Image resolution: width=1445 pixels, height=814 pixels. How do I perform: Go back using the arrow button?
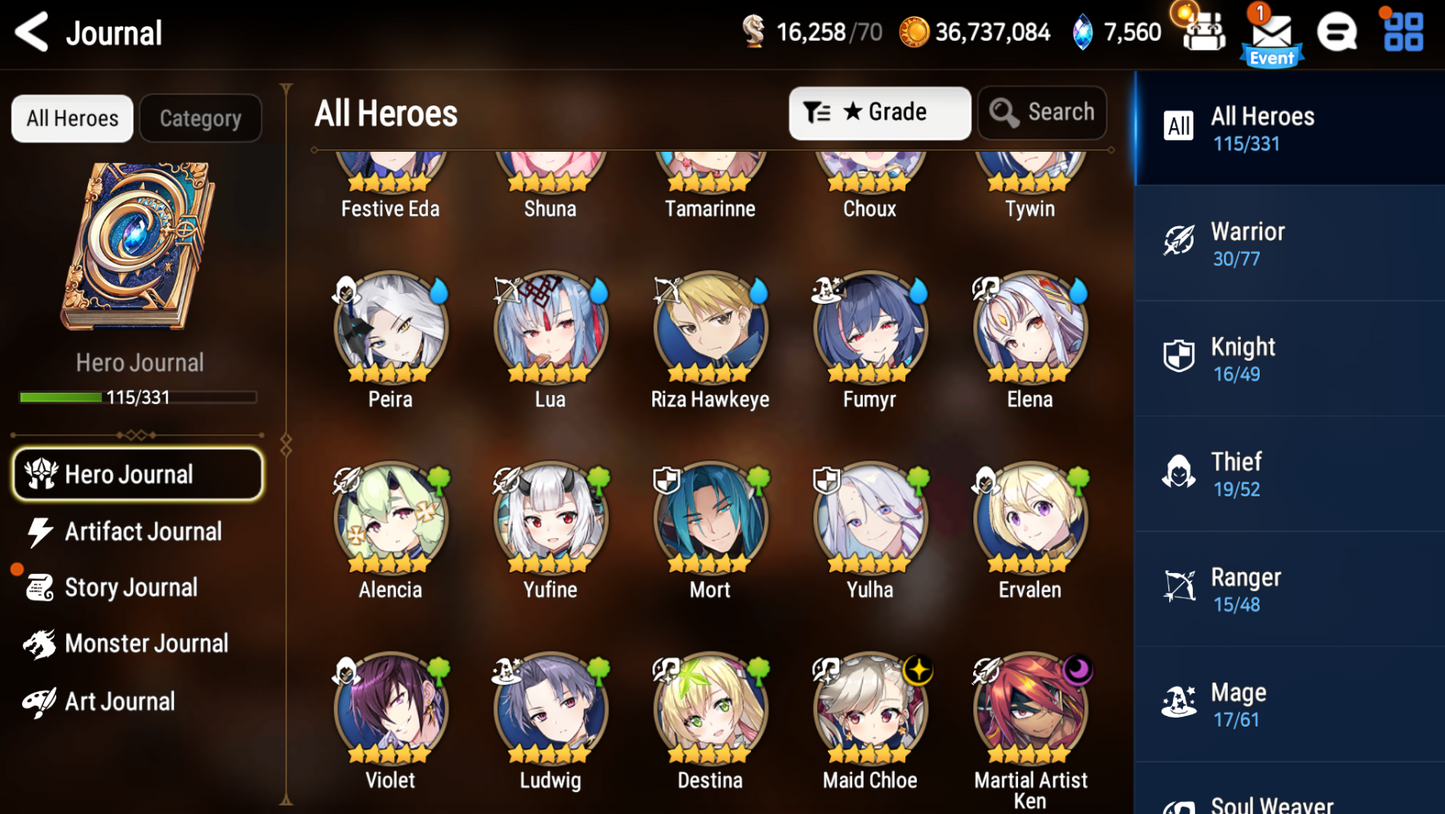point(31,31)
